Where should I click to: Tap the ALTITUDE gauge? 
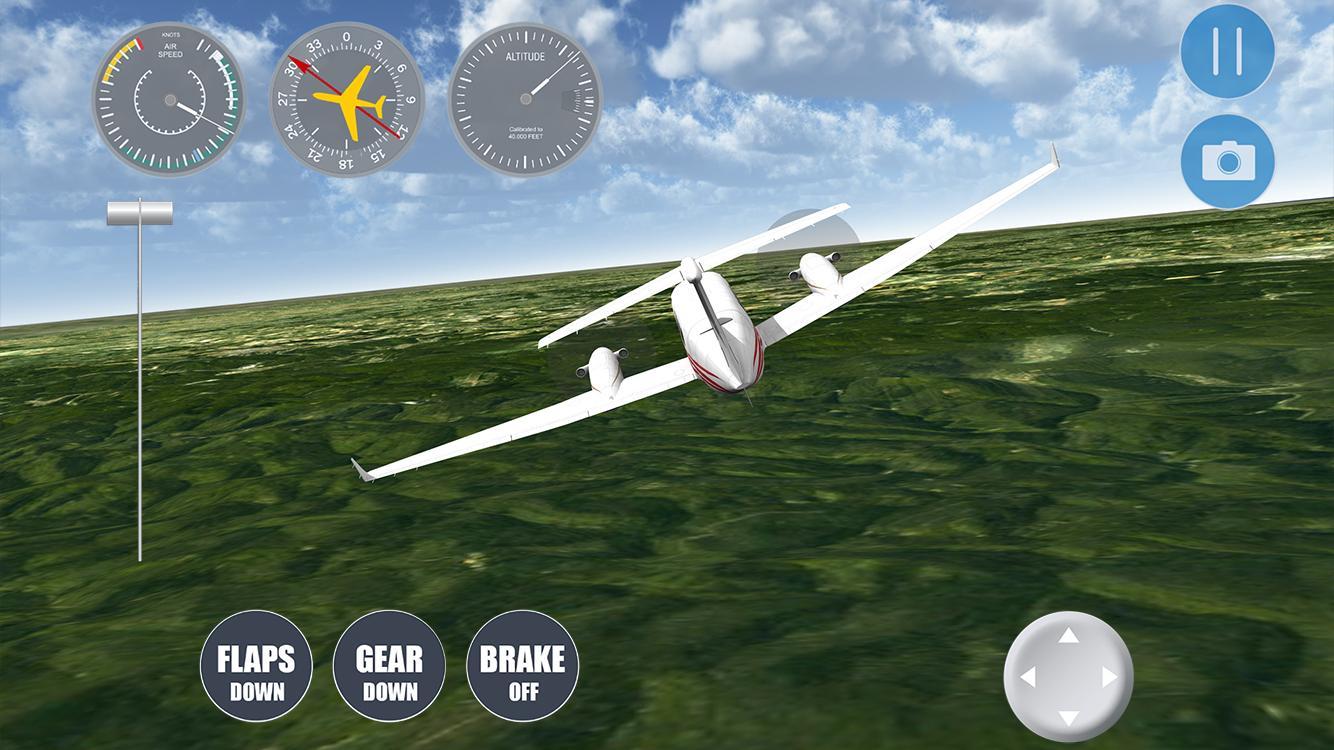pyautogui.click(x=525, y=98)
